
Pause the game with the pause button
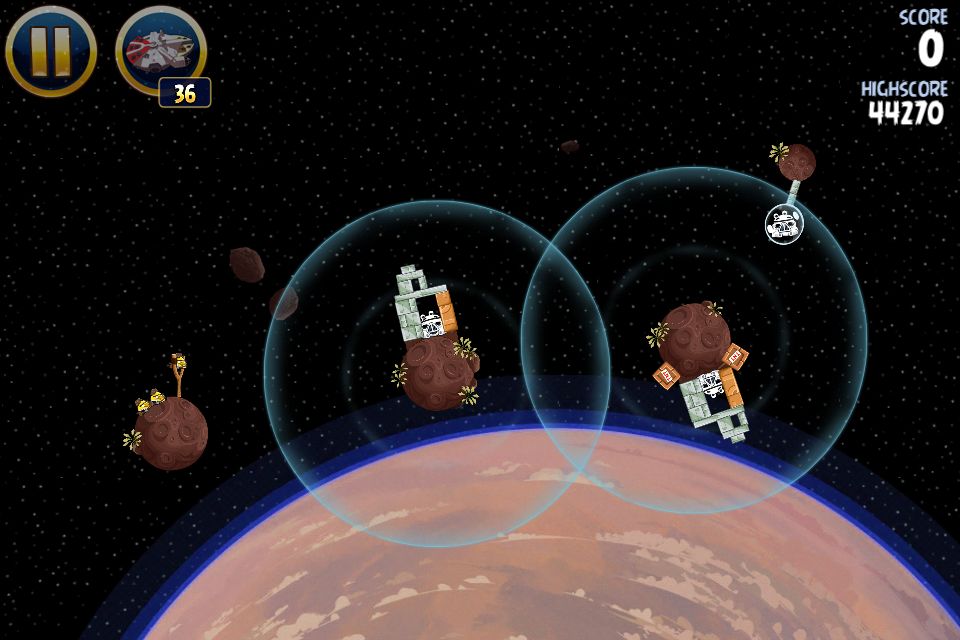tap(50, 50)
